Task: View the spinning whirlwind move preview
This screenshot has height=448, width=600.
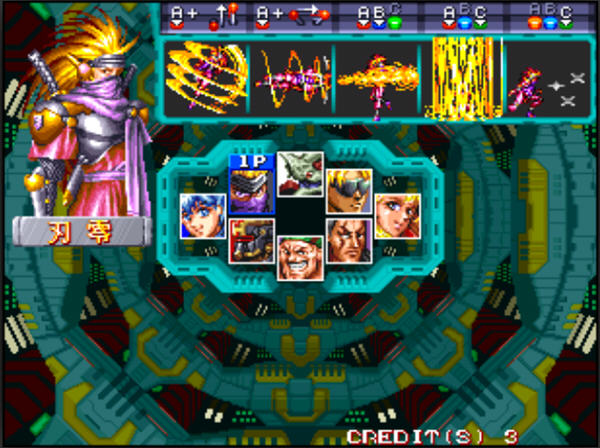Action: (x=207, y=79)
